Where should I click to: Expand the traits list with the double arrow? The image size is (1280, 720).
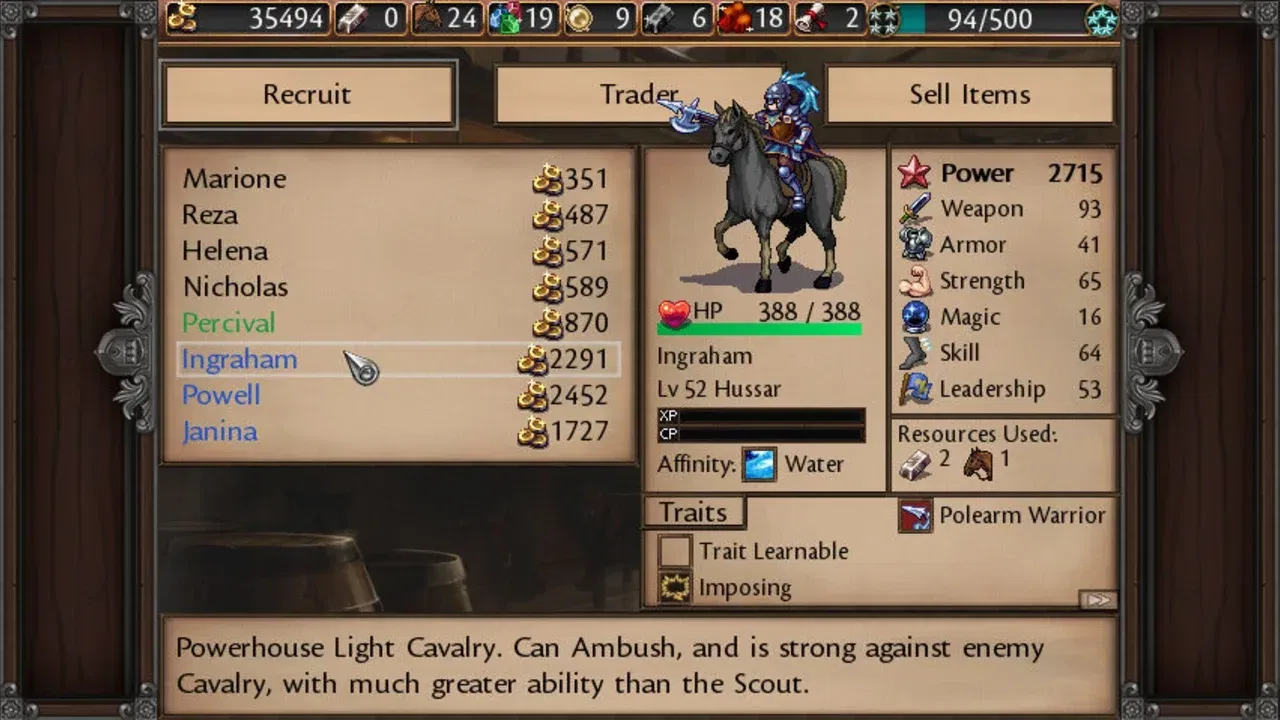1098,597
